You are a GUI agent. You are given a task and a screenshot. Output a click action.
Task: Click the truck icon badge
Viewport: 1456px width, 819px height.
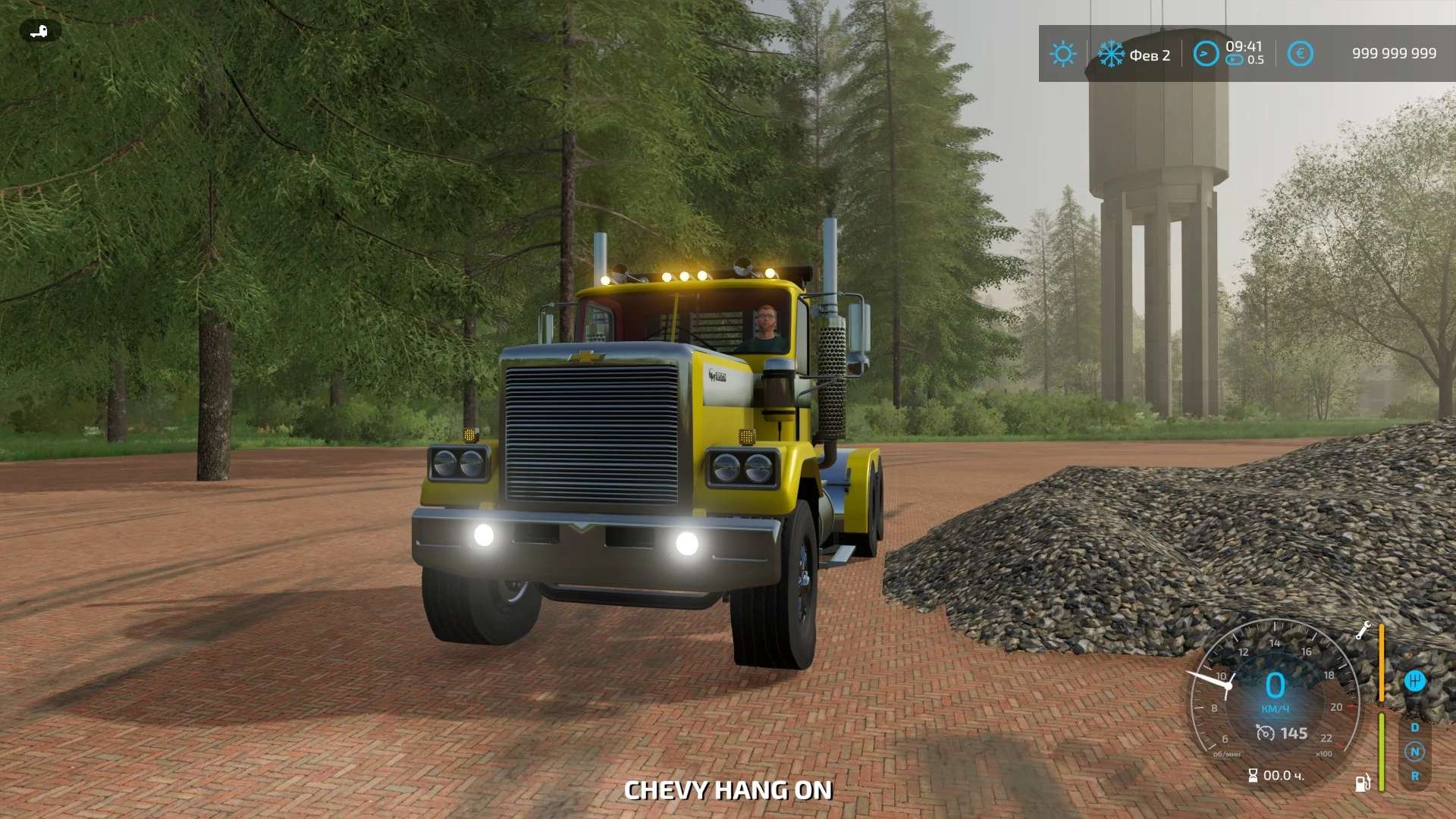pyautogui.click(x=39, y=31)
